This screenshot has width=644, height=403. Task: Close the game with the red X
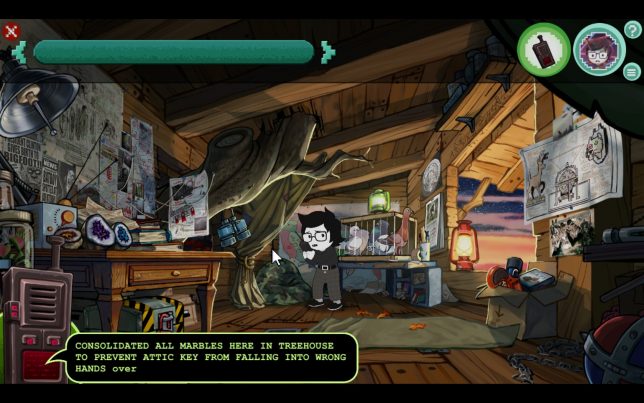click(12, 31)
